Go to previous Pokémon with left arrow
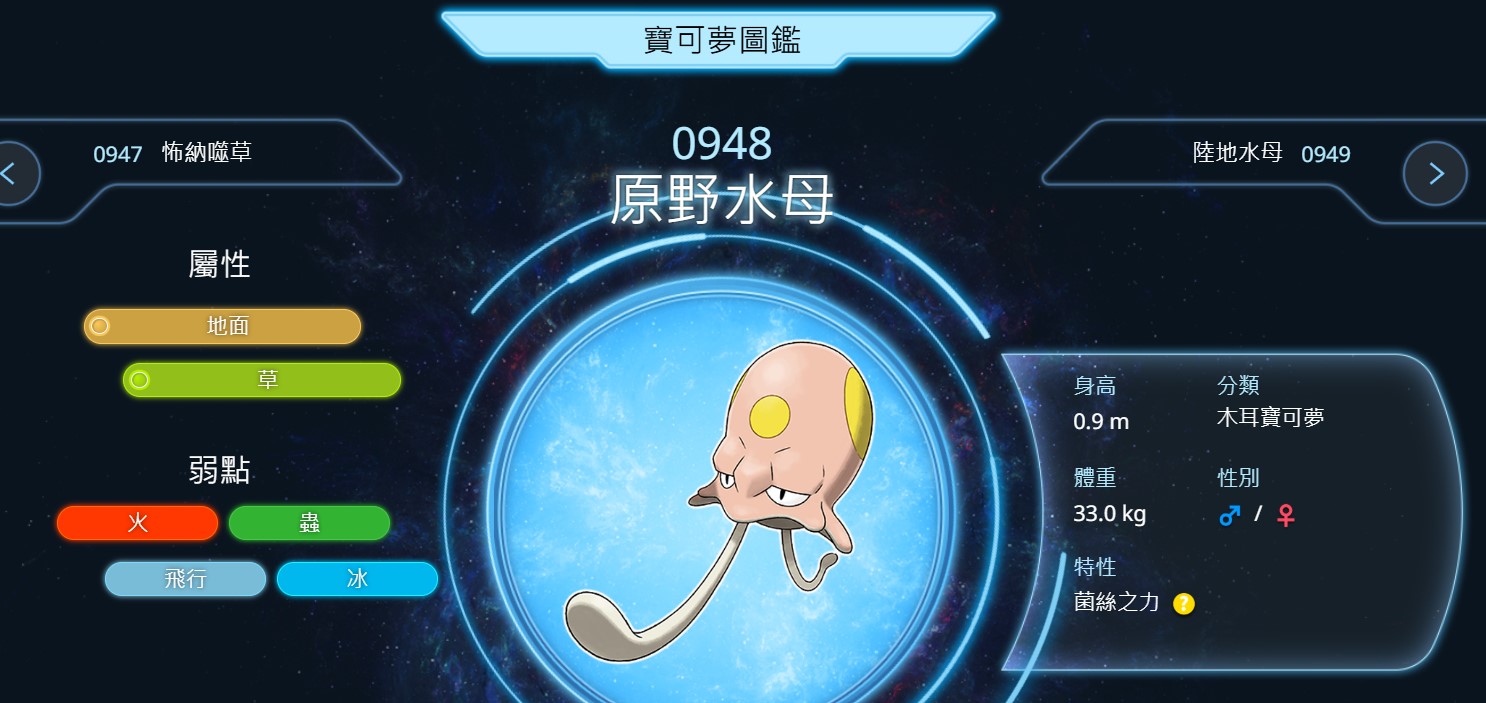 pos(12,173)
